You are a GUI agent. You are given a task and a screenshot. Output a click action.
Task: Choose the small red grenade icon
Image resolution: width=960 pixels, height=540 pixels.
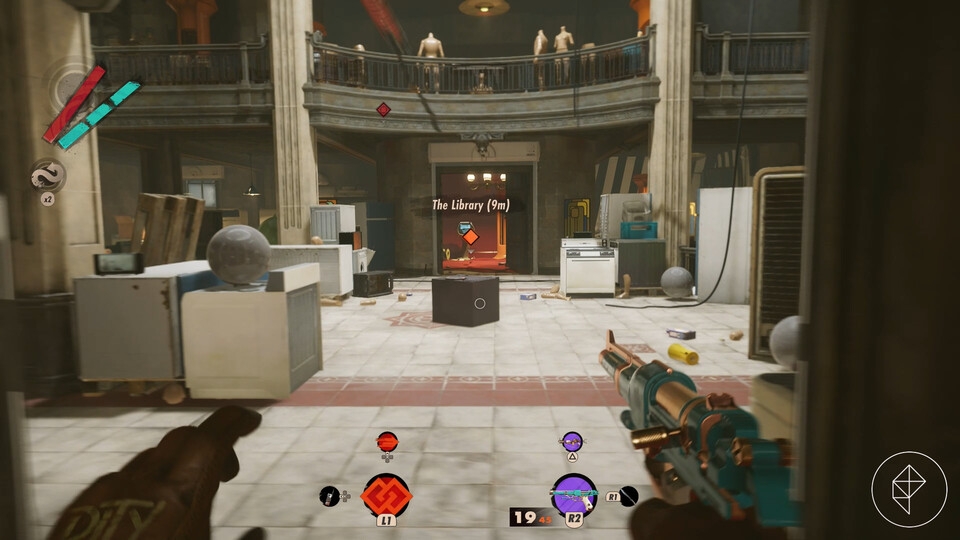tap(387, 441)
